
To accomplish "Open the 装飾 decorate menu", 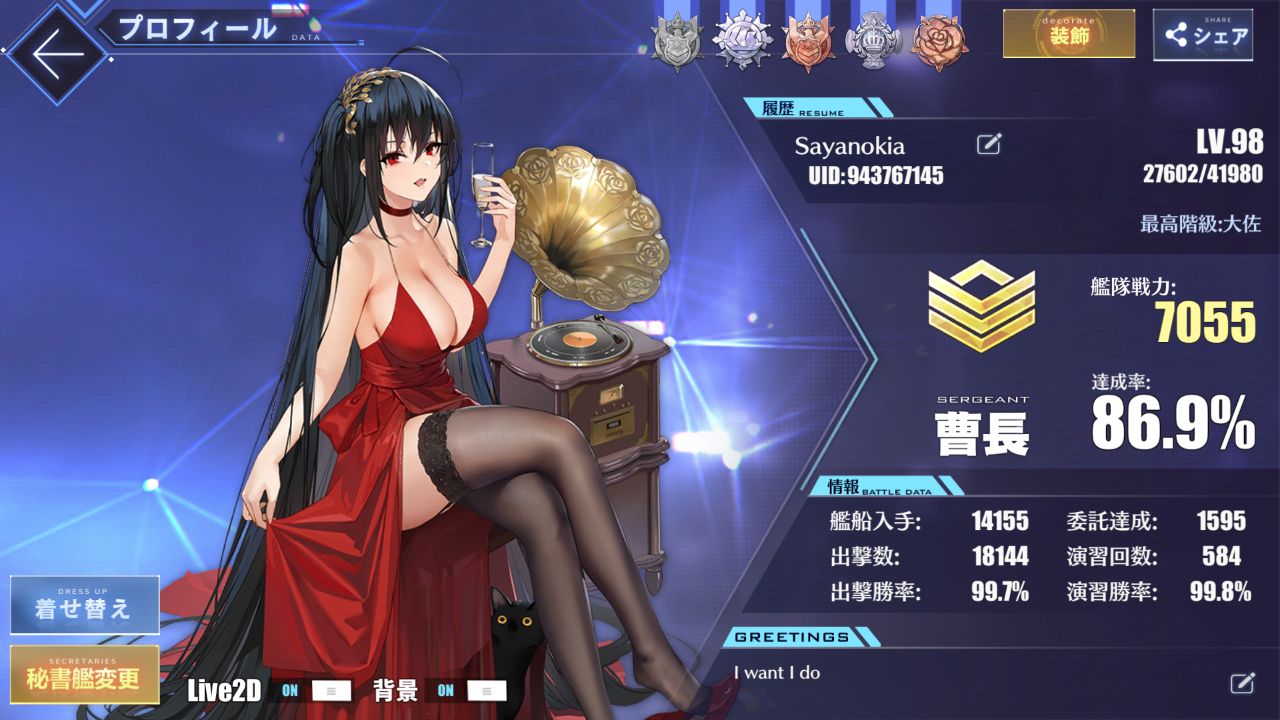I will 1068,35.
